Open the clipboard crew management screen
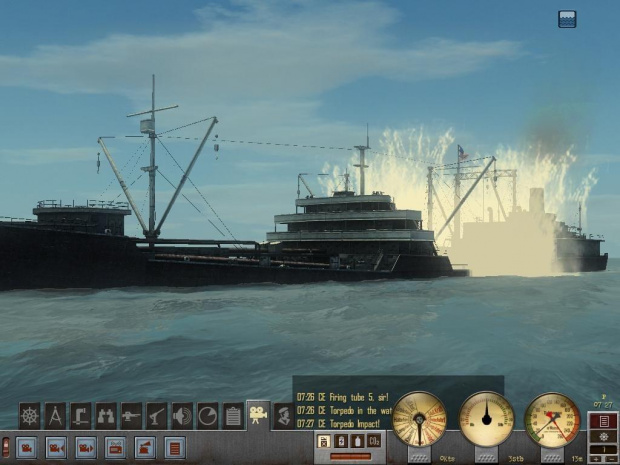The height and width of the screenshot is (465, 620). point(233,415)
